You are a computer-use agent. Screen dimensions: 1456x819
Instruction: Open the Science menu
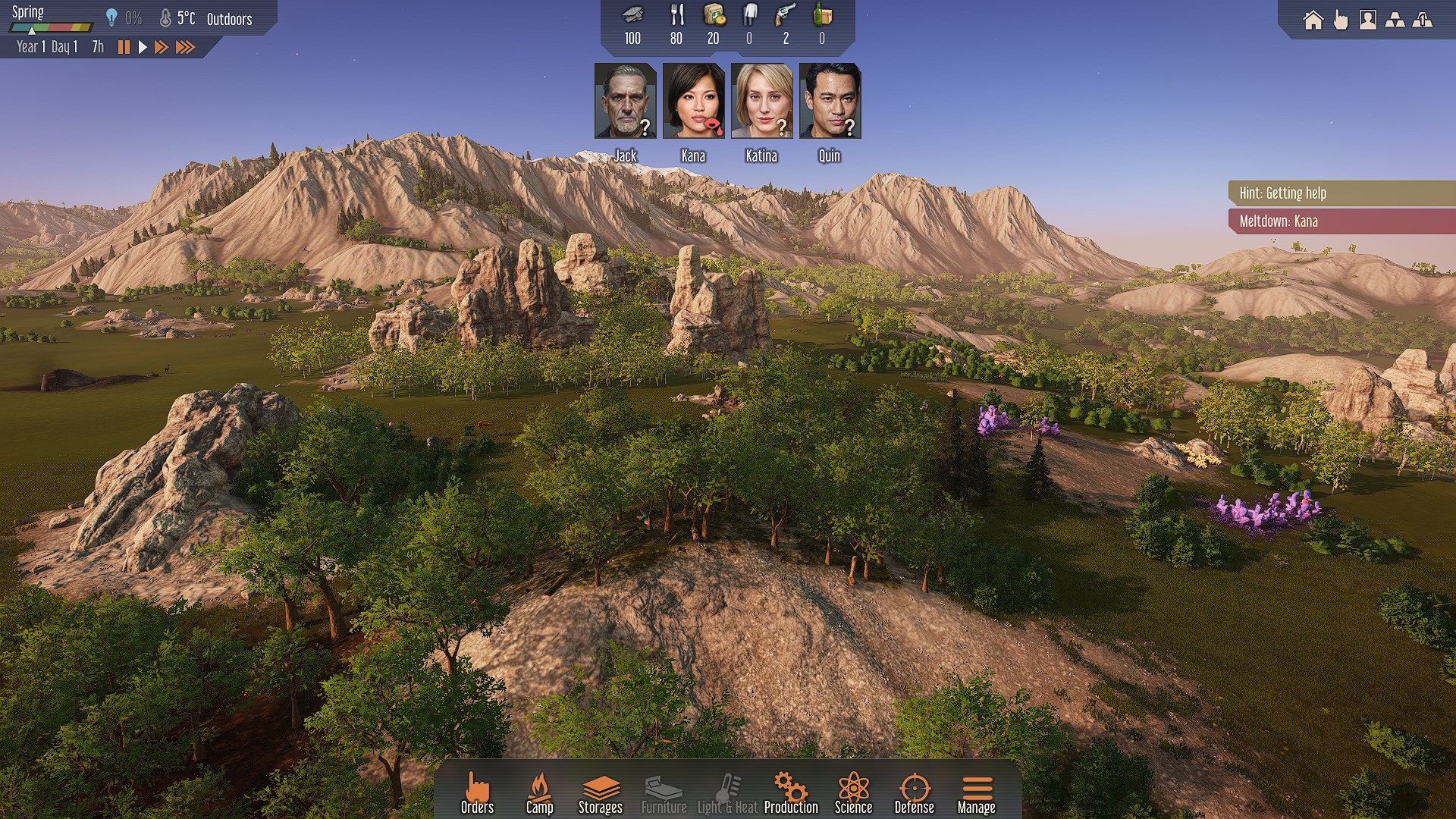(x=853, y=793)
